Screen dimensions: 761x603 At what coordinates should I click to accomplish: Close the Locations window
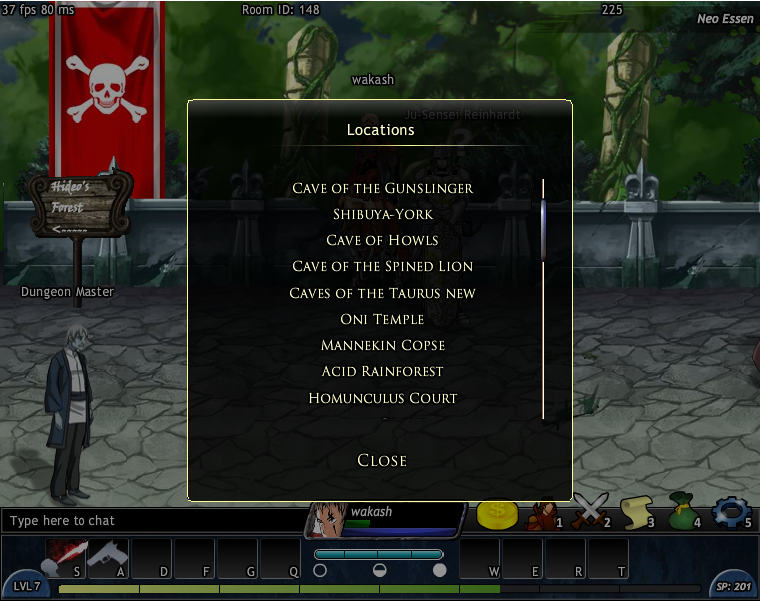[382, 460]
